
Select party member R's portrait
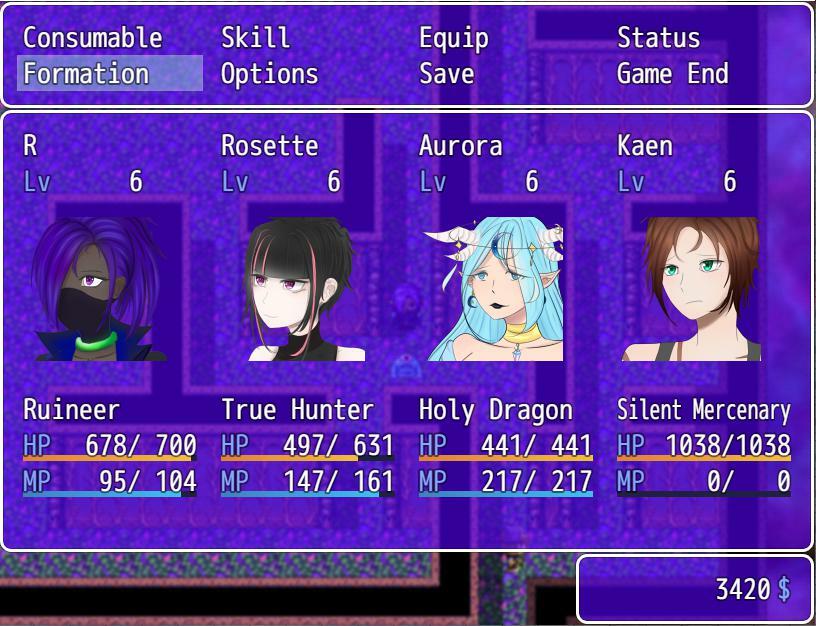pyautogui.click(x=96, y=289)
